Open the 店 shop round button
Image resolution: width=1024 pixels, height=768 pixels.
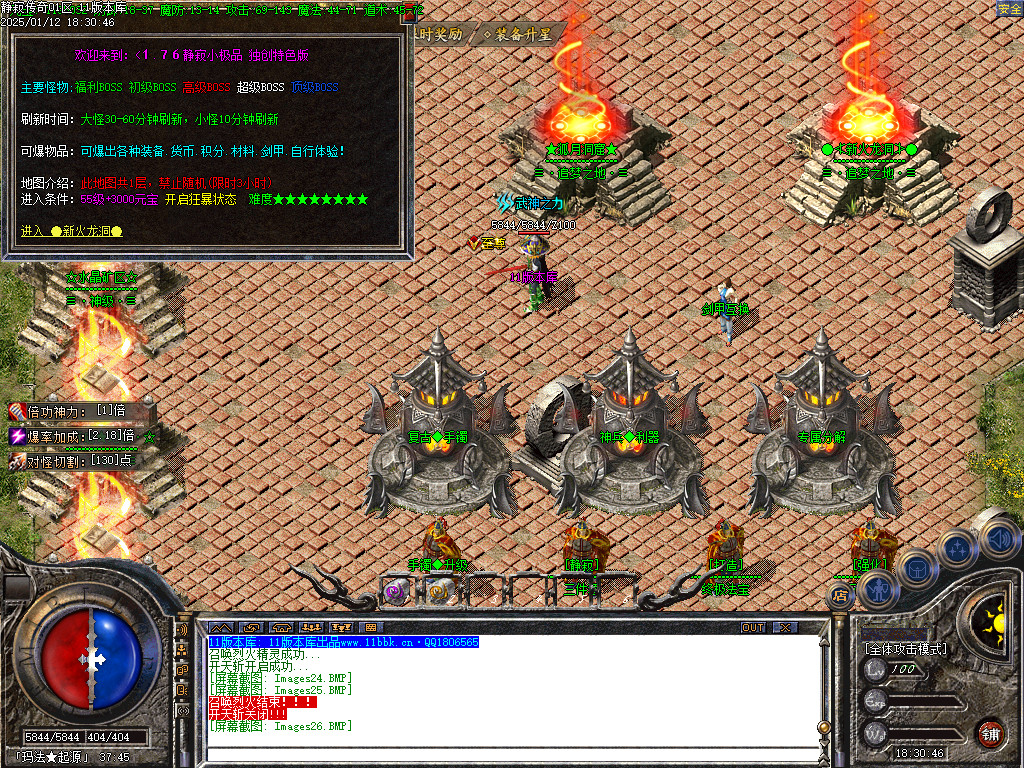point(839,596)
